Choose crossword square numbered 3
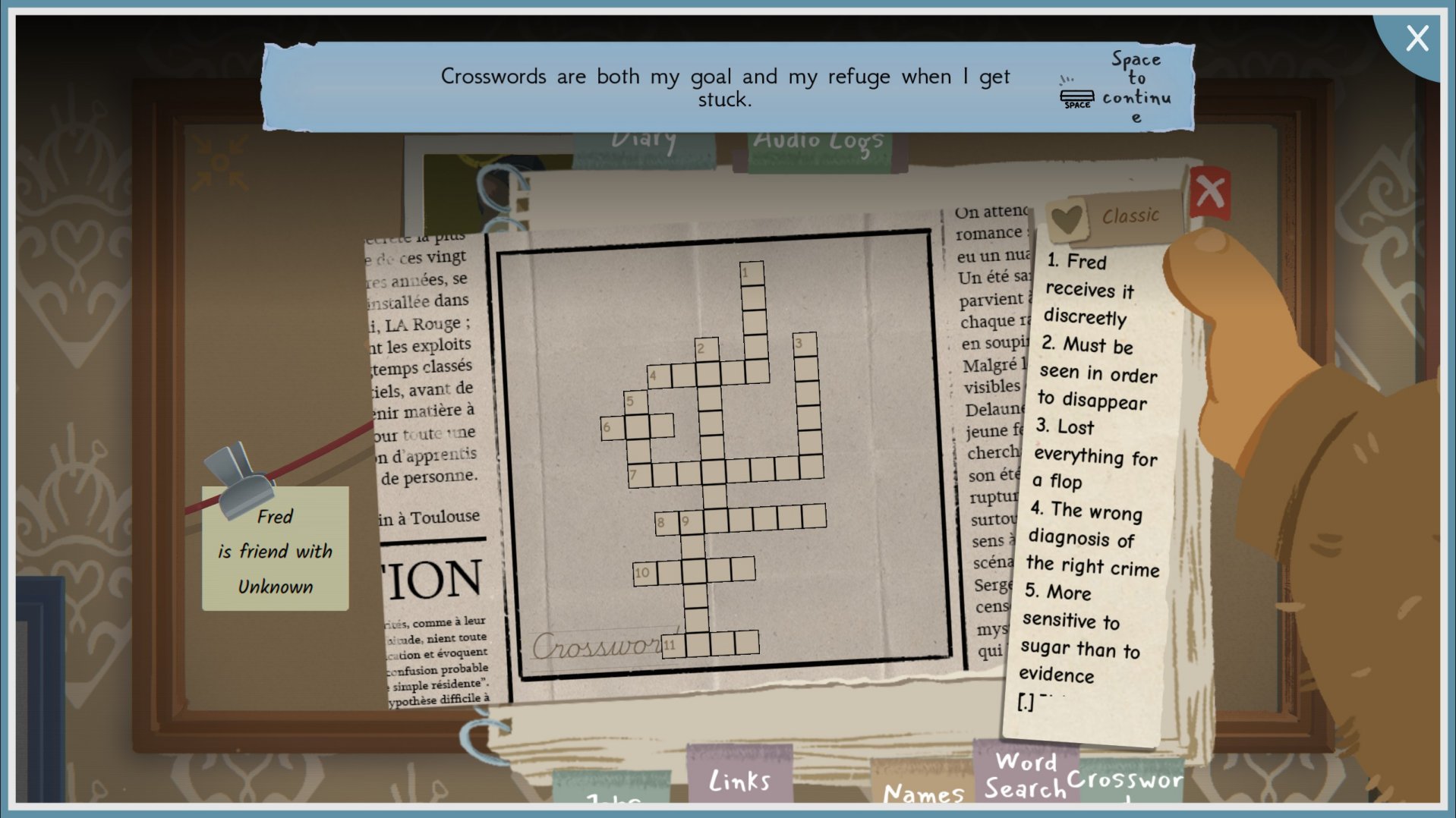 (x=805, y=345)
